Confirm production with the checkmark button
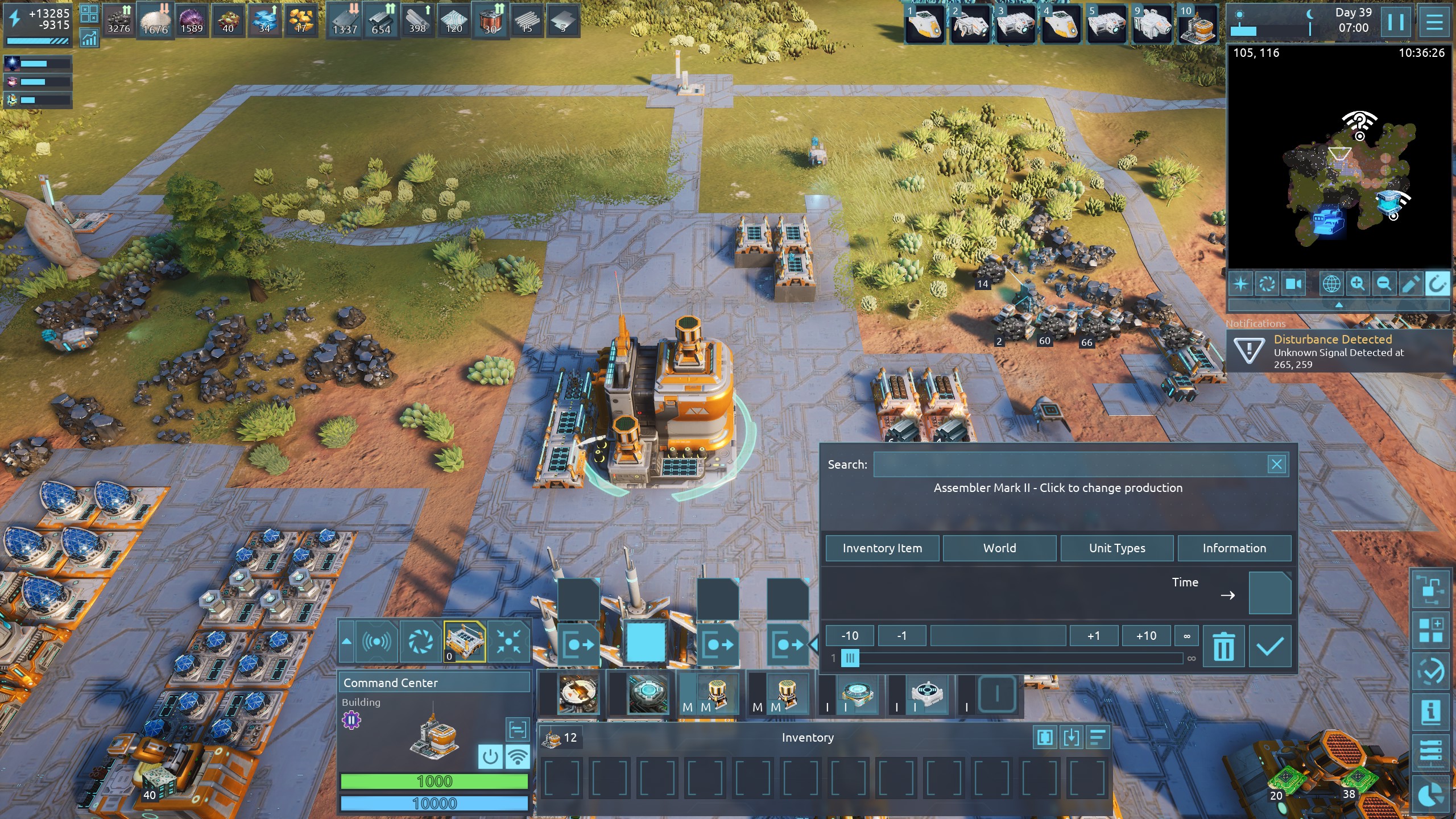Screen dimensions: 1456x819 tap(1269, 647)
